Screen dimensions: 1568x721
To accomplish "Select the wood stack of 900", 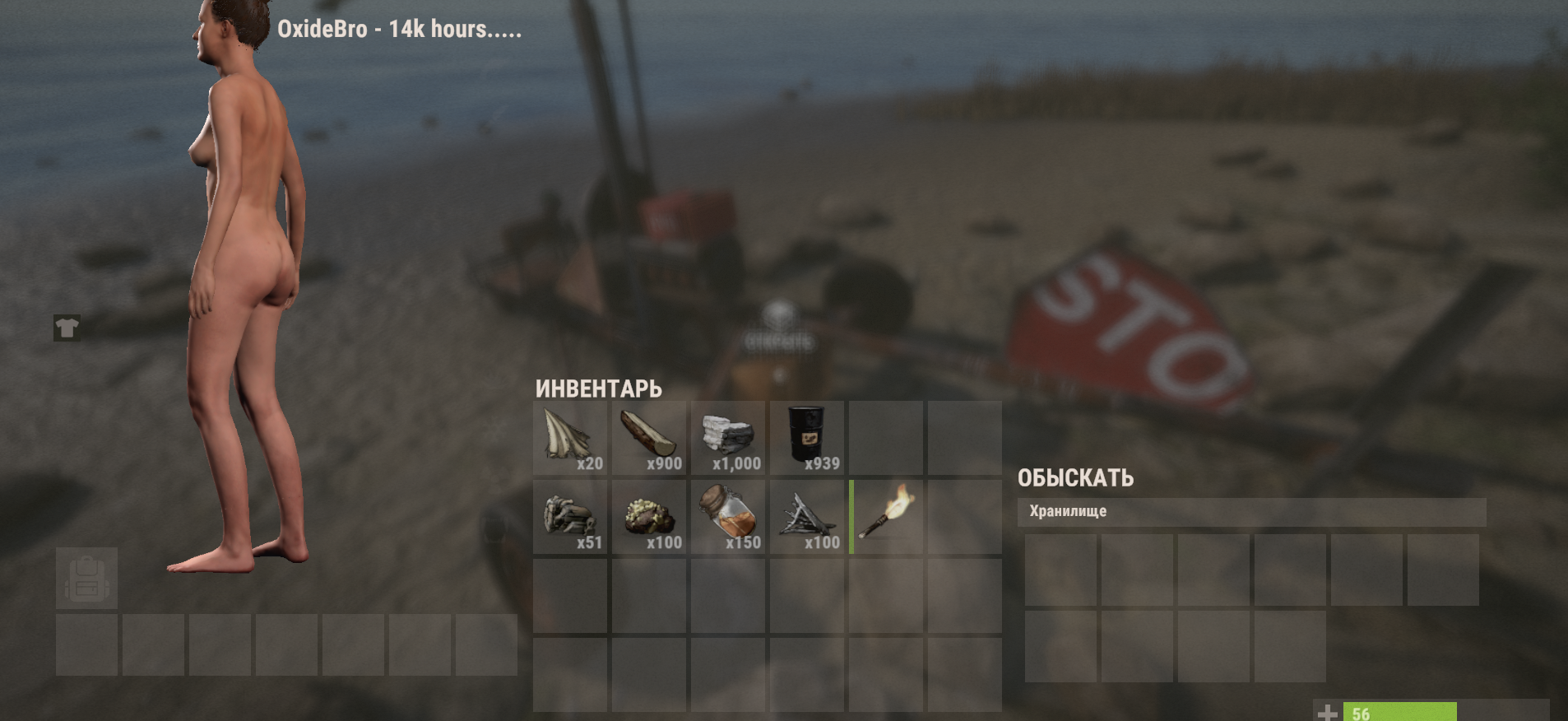I will pyautogui.click(x=648, y=438).
